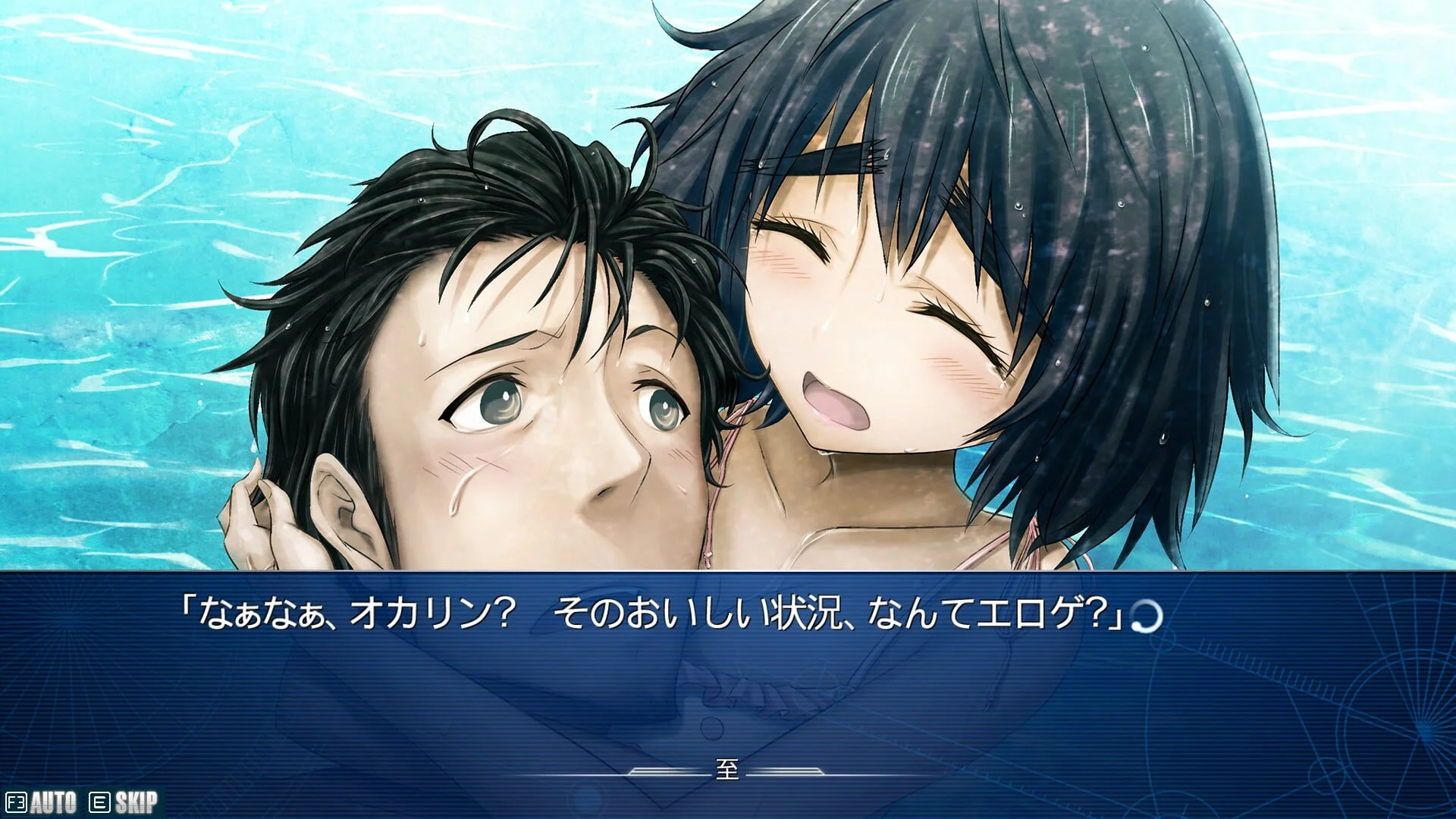Activate the SKIP text button
The width and height of the screenshot is (1456, 819).
(x=125, y=802)
